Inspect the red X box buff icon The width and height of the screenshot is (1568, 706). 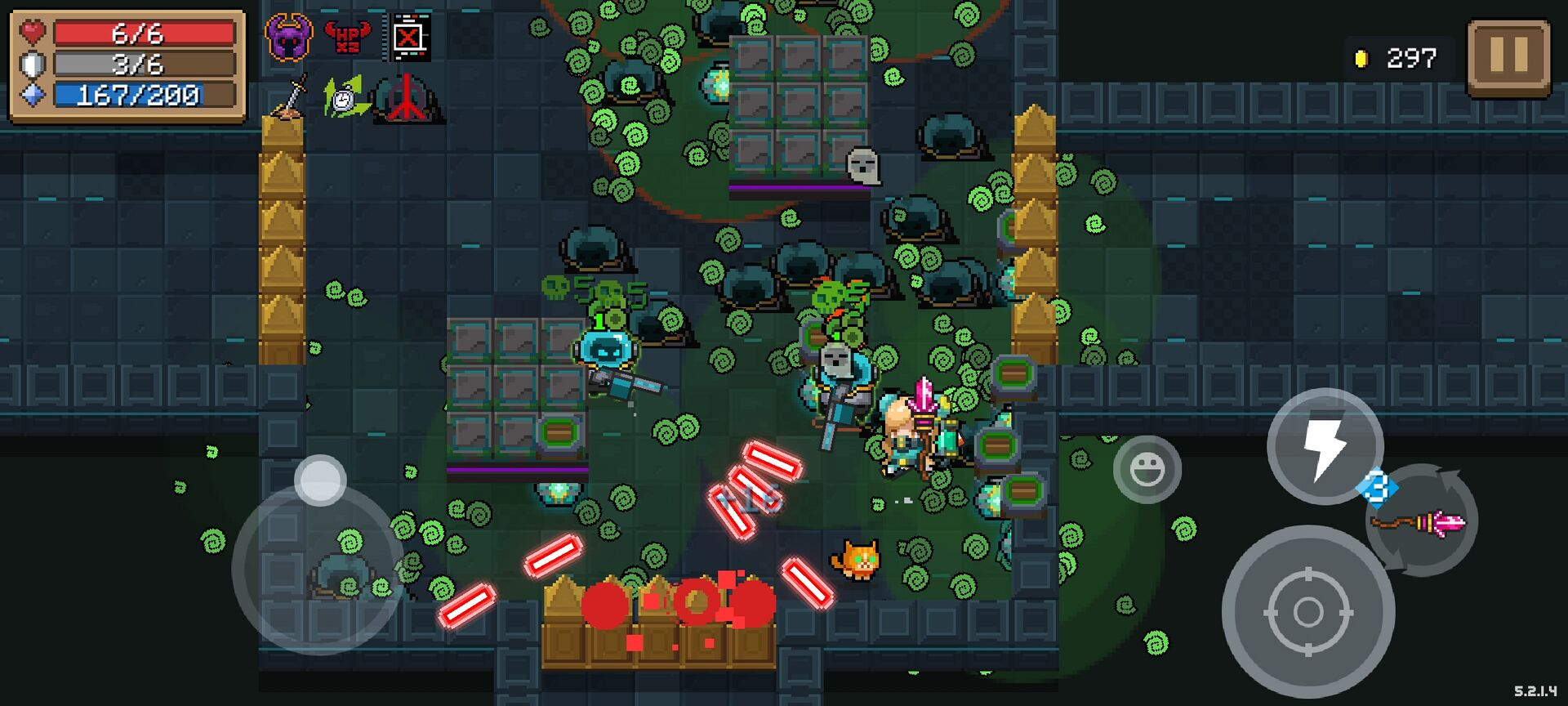(x=408, y=38)
